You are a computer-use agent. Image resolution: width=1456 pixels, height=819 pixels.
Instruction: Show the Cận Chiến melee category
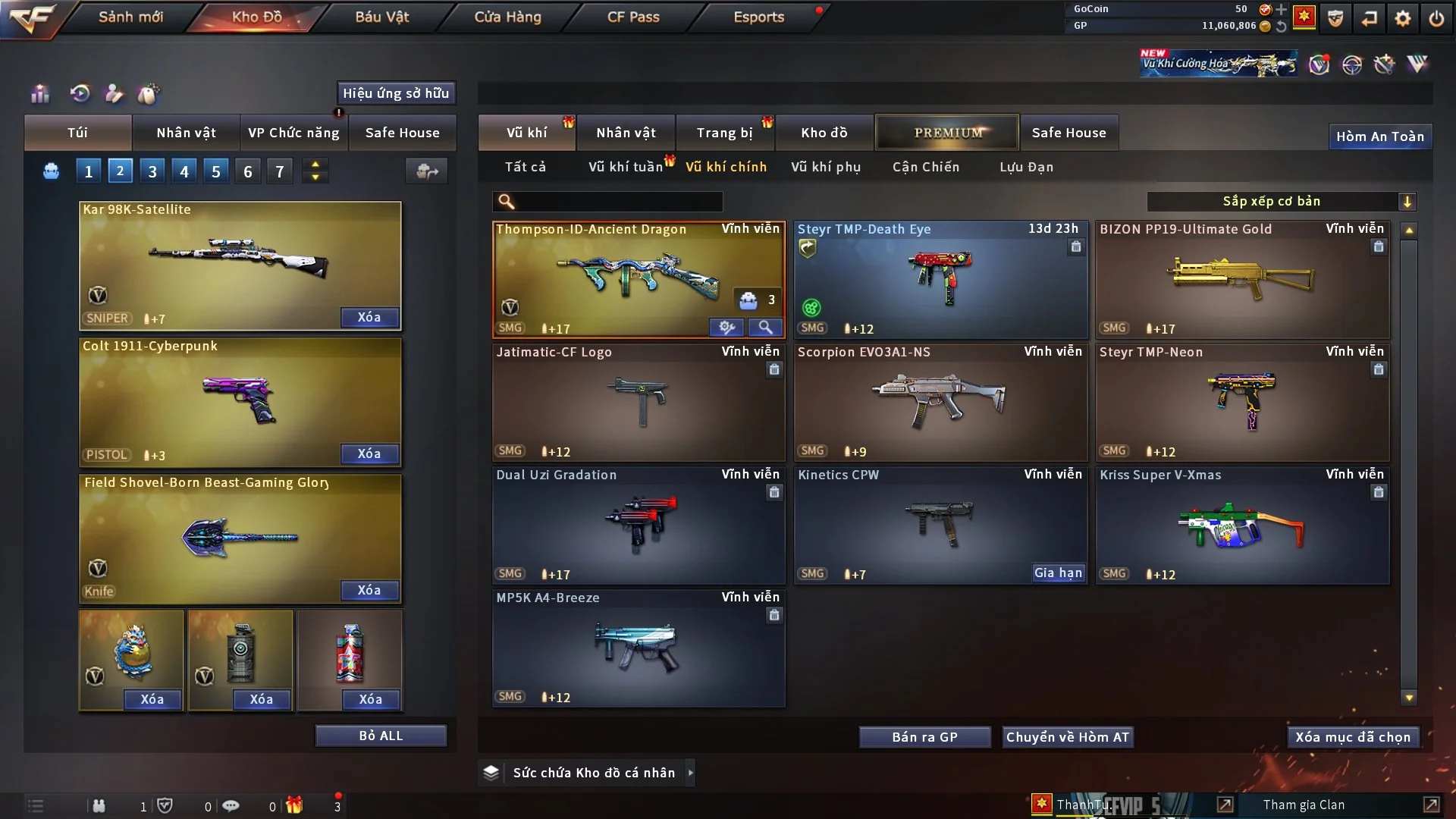tap(925, 167)
